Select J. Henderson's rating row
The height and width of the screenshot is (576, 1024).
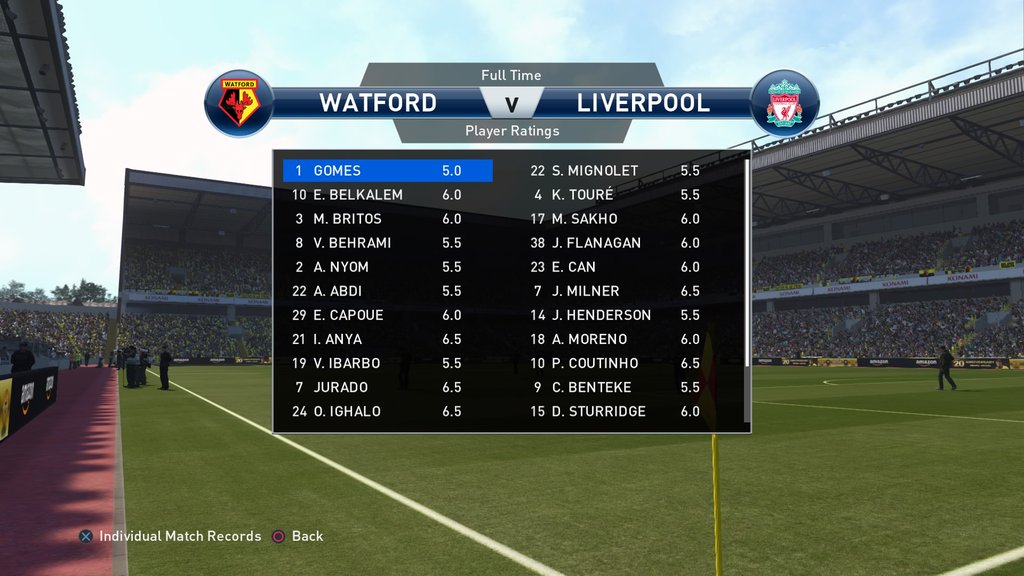[614, 315]
